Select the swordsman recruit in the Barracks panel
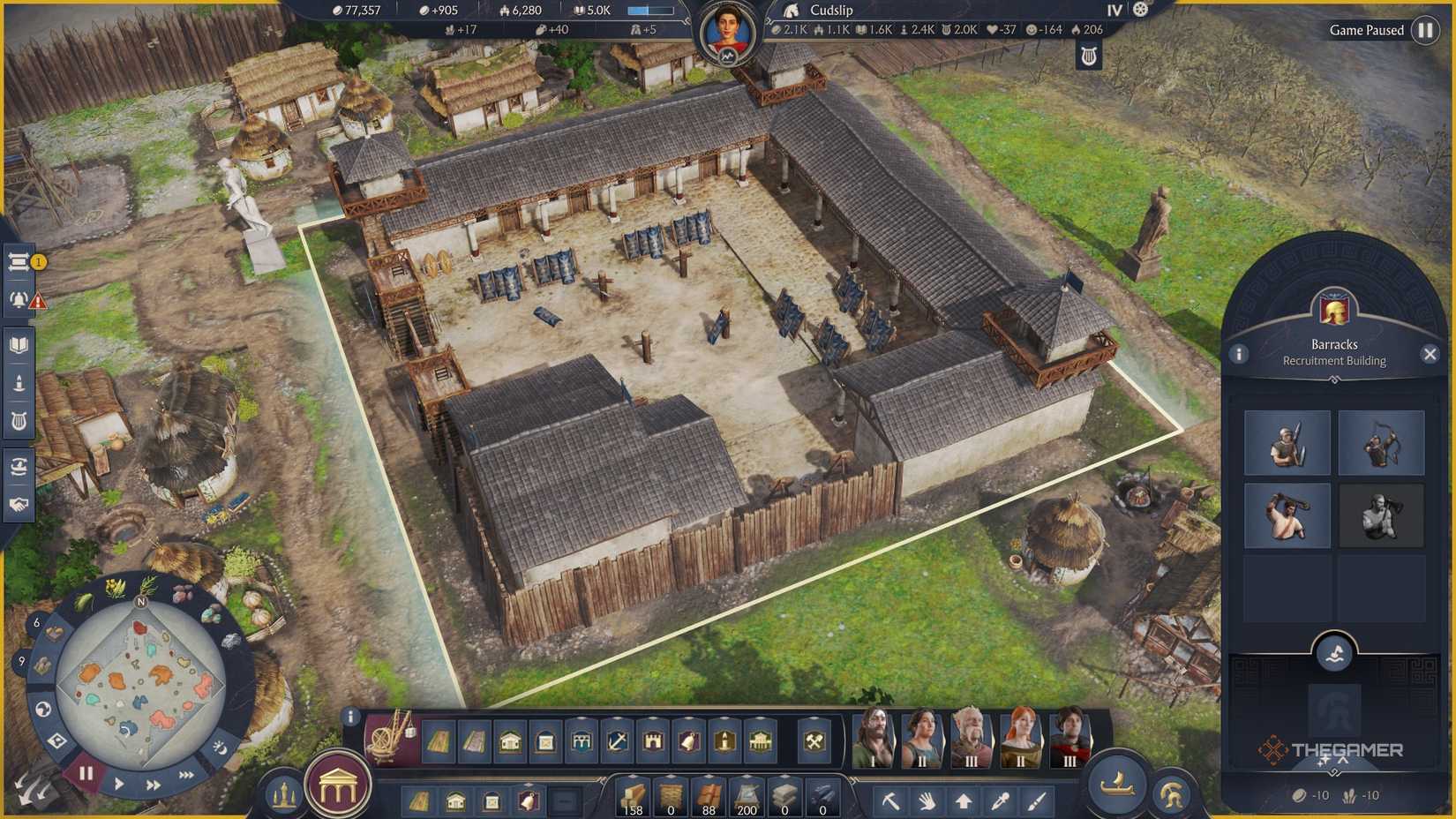Image resolution: width=1456 pixels, height=819 pixels. tap(1287, 442)
